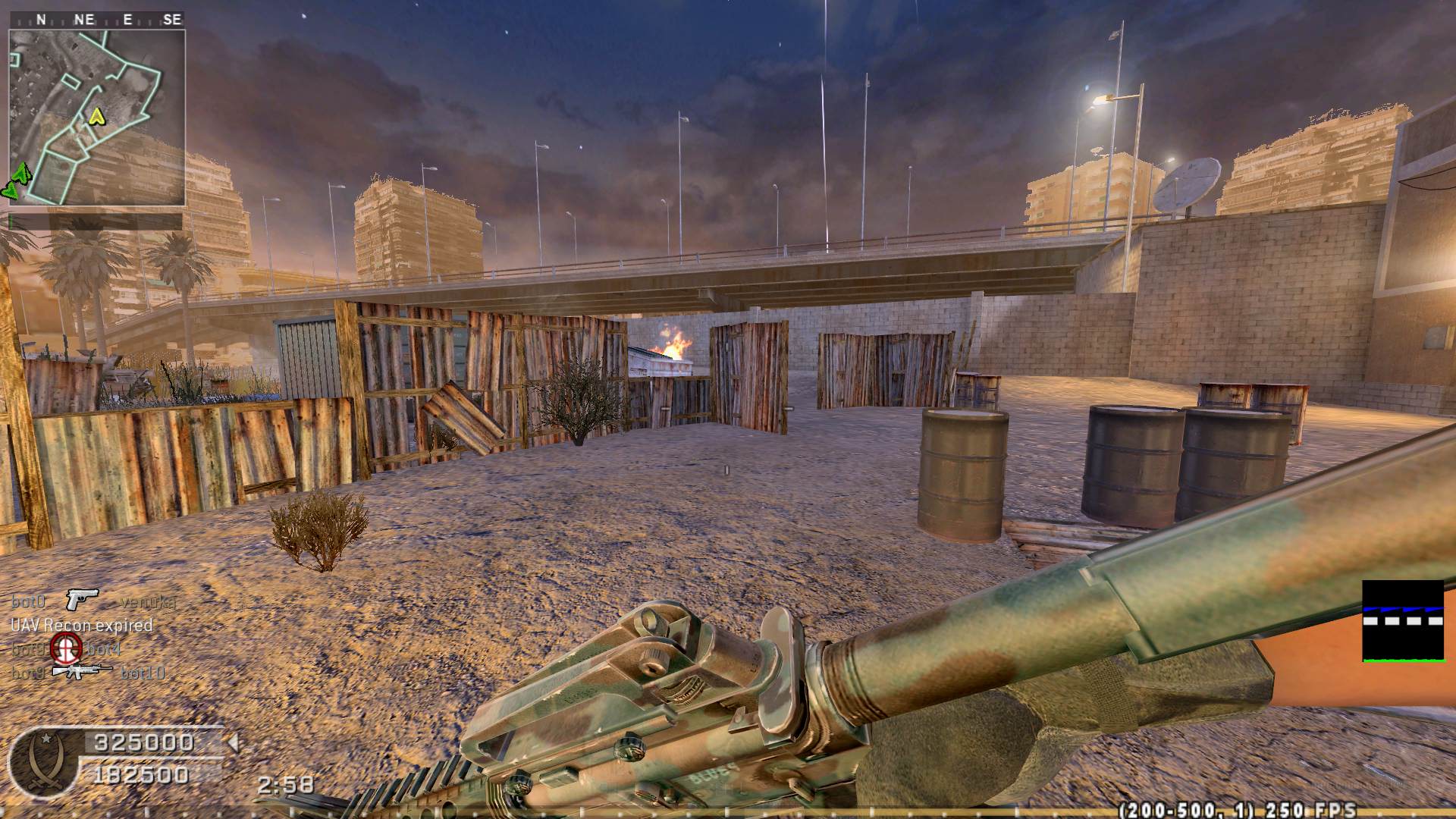Click the compass heading strip

(97, 20)
